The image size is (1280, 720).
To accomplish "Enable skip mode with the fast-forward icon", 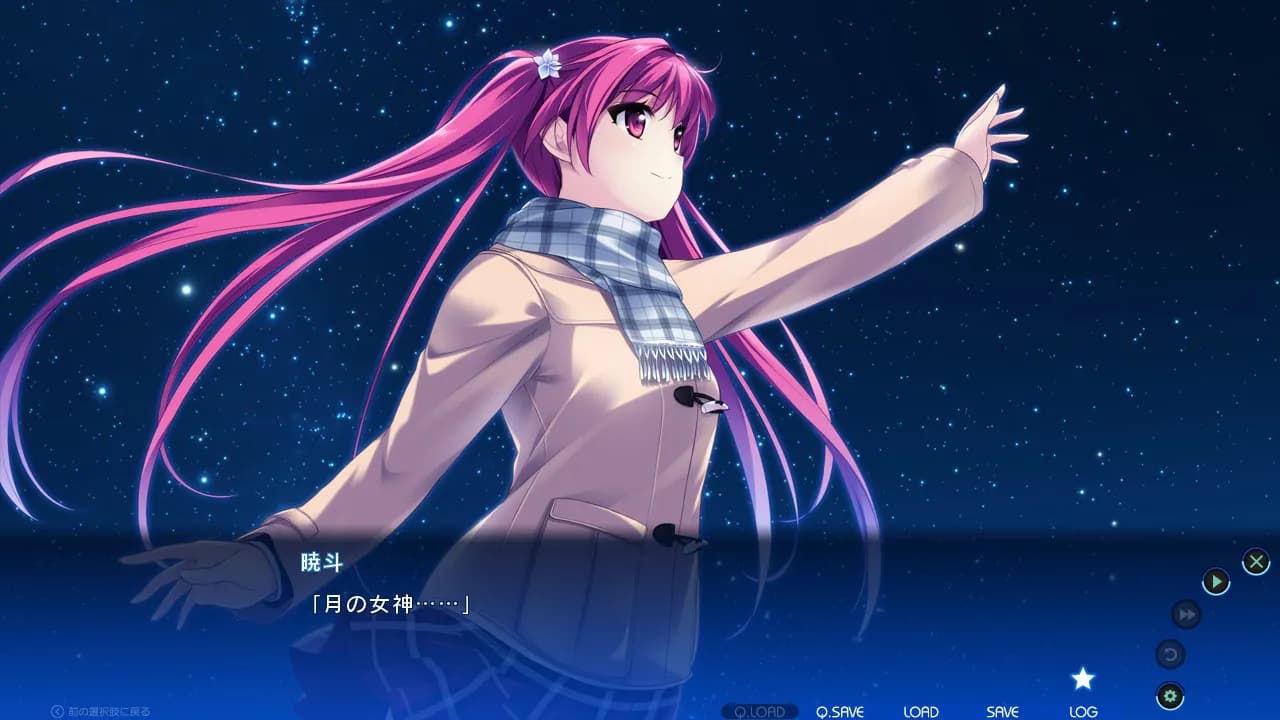I will [x=1186, y=616].
